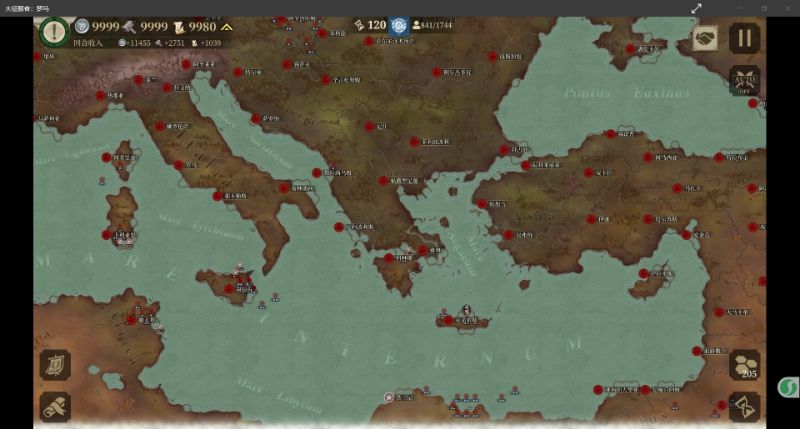Viewport: 800px width, 429px height.
Task: Pause the game with the pause button
Action: (x=744, y=39)
